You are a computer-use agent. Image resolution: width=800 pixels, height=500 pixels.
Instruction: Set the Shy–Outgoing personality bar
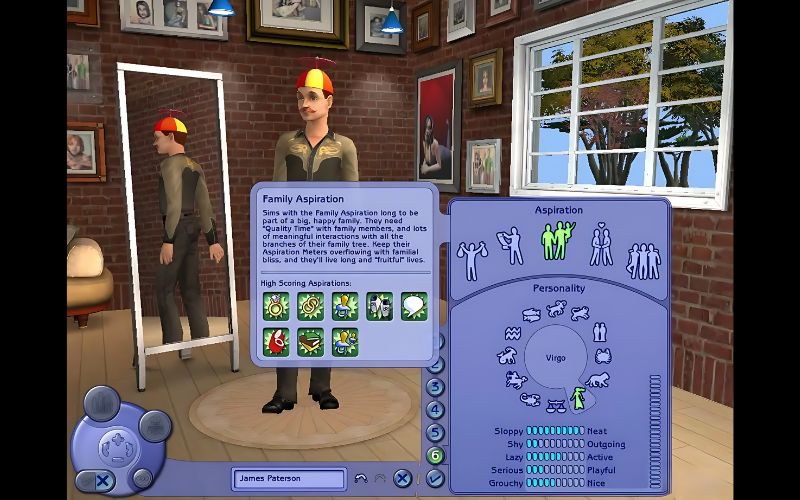(x=555, y=444)
